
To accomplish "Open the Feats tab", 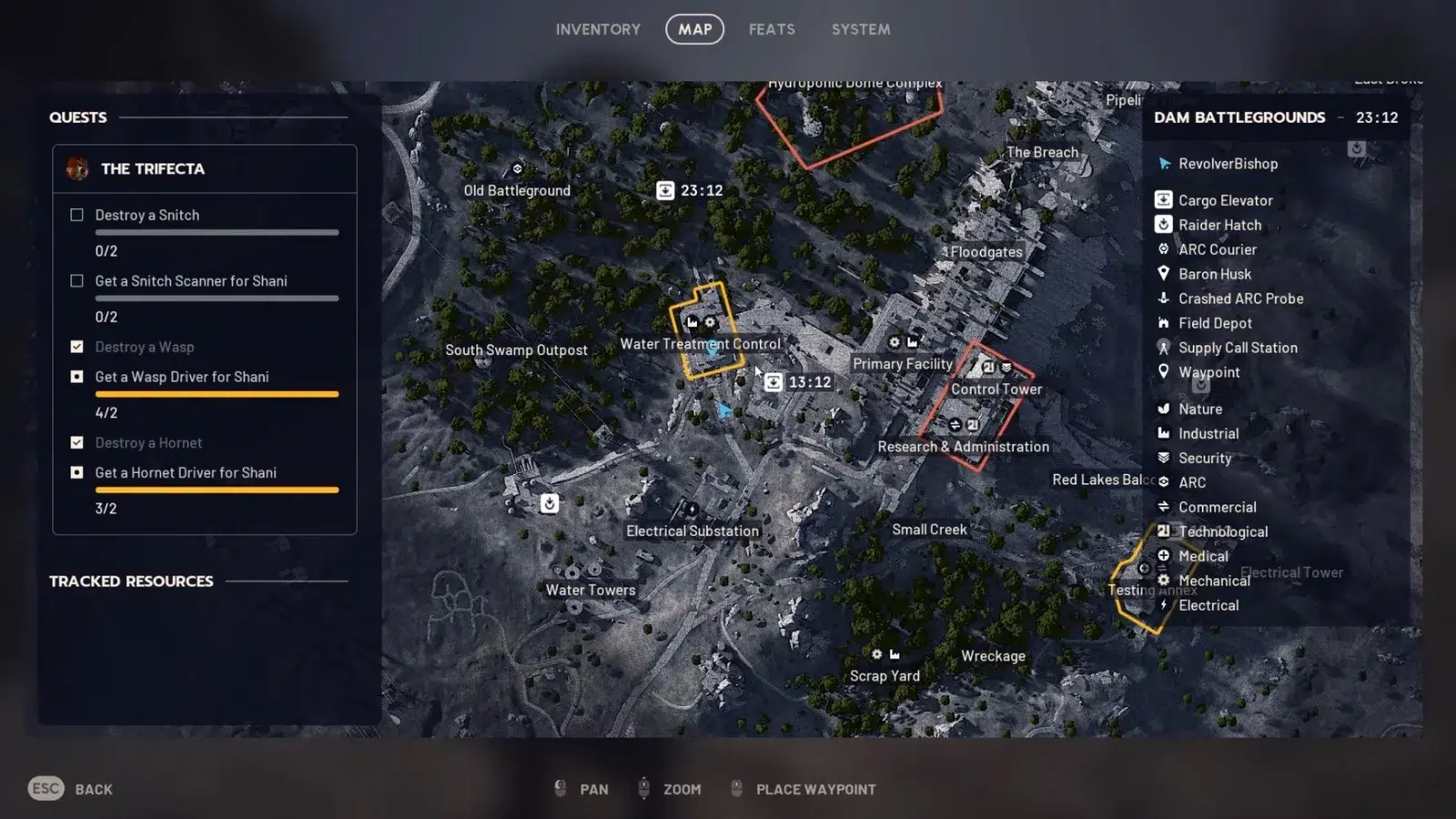I will pos(772,28).
